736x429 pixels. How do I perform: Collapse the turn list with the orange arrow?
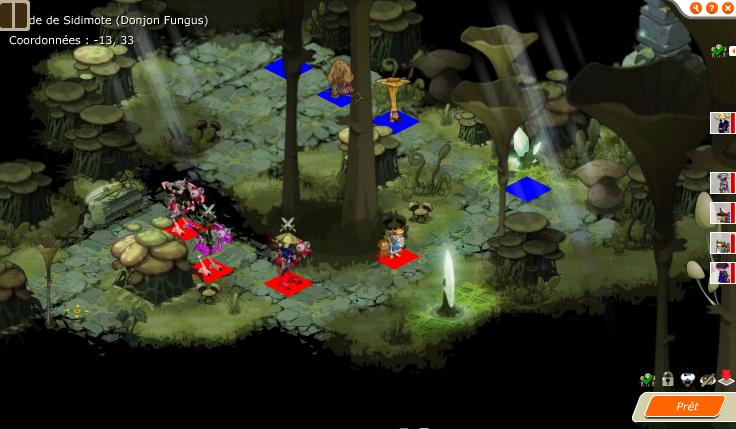tap(732, 50)
